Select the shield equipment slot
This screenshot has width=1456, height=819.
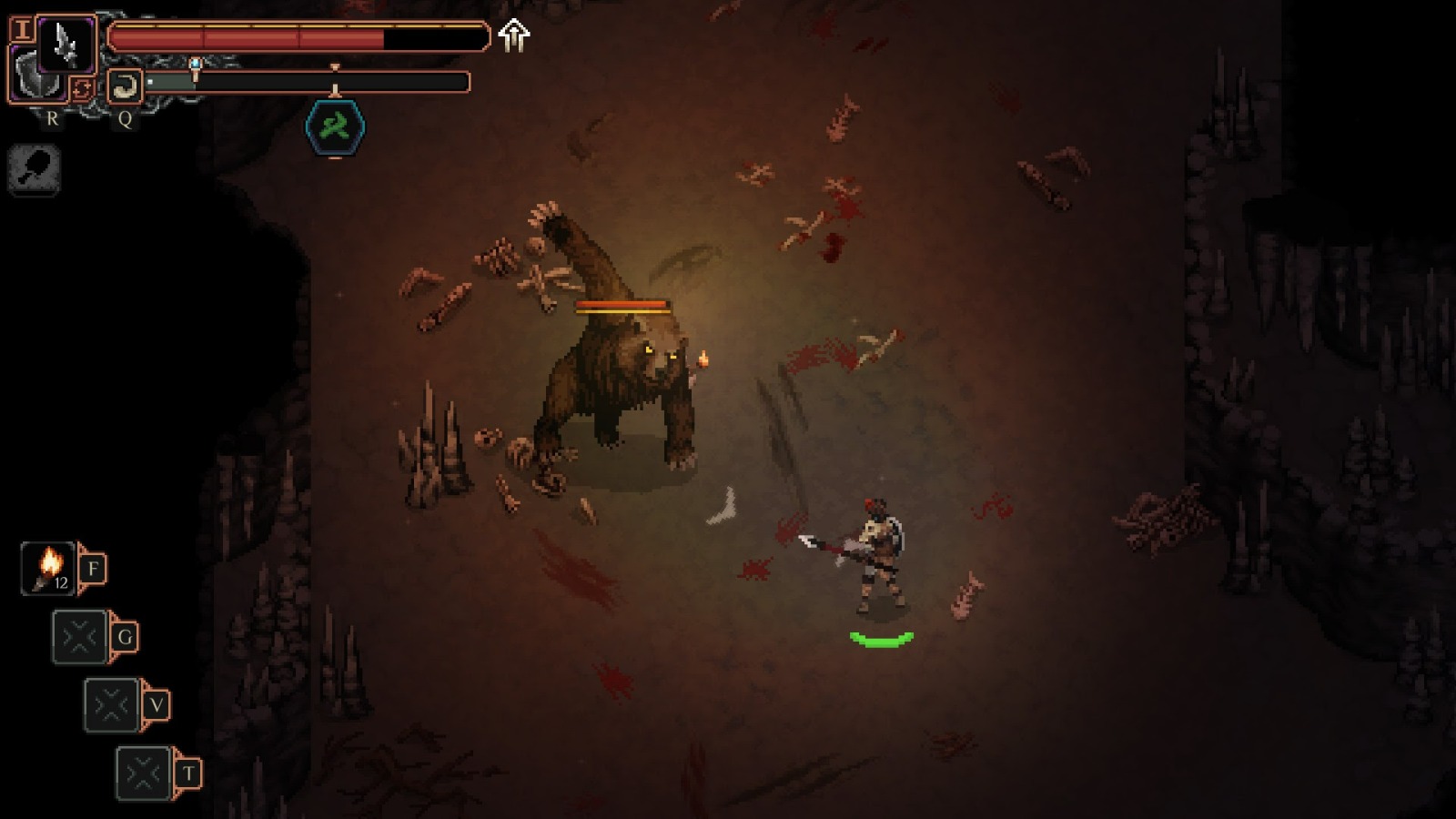pos(35,82)
